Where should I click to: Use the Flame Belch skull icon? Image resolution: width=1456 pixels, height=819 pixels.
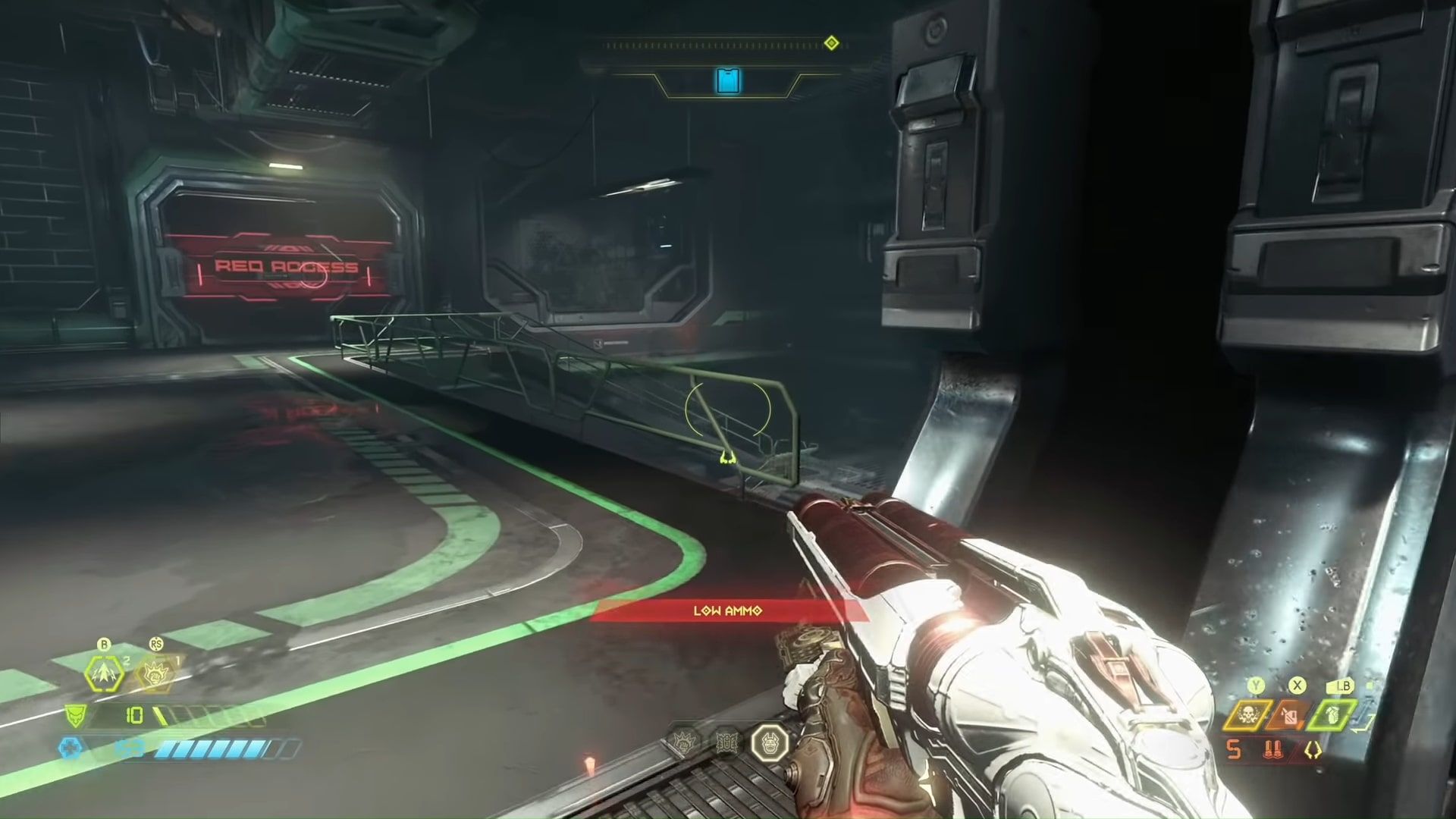click(x=1247, y=715)
